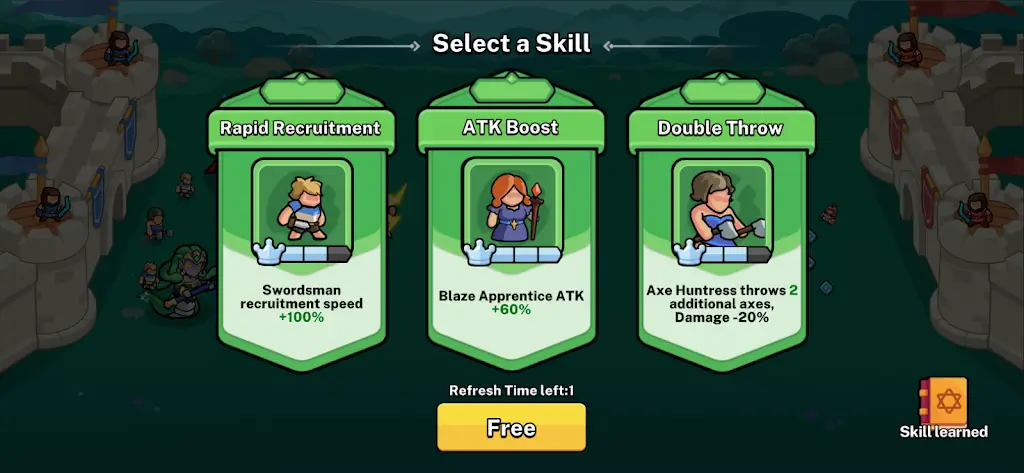Choose the Rapid Recruitment skill card
The width and height of the screenshot is (1024, 473).
[x=301, y=230]
